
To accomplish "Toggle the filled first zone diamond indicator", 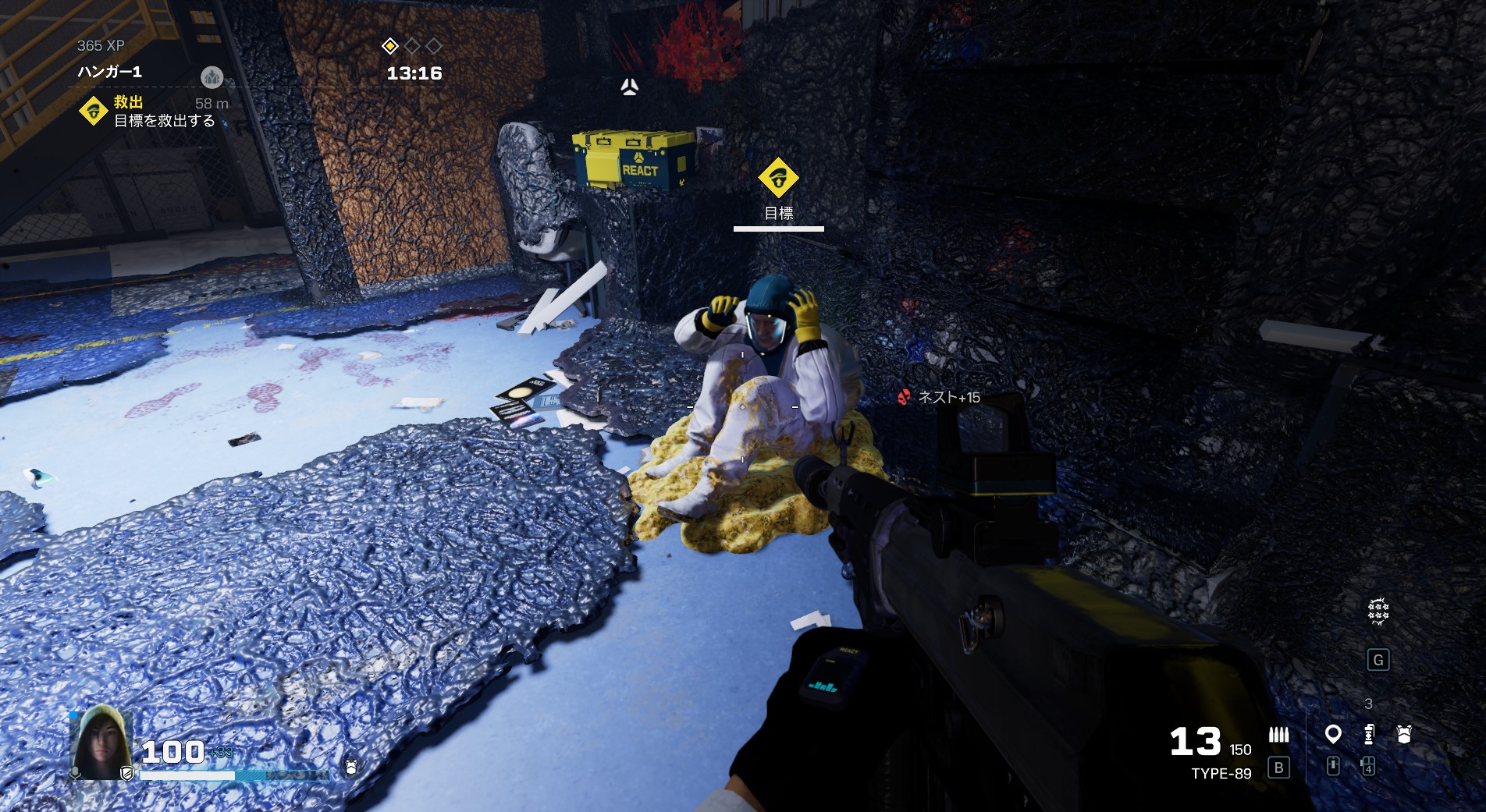I will point(389,47).
